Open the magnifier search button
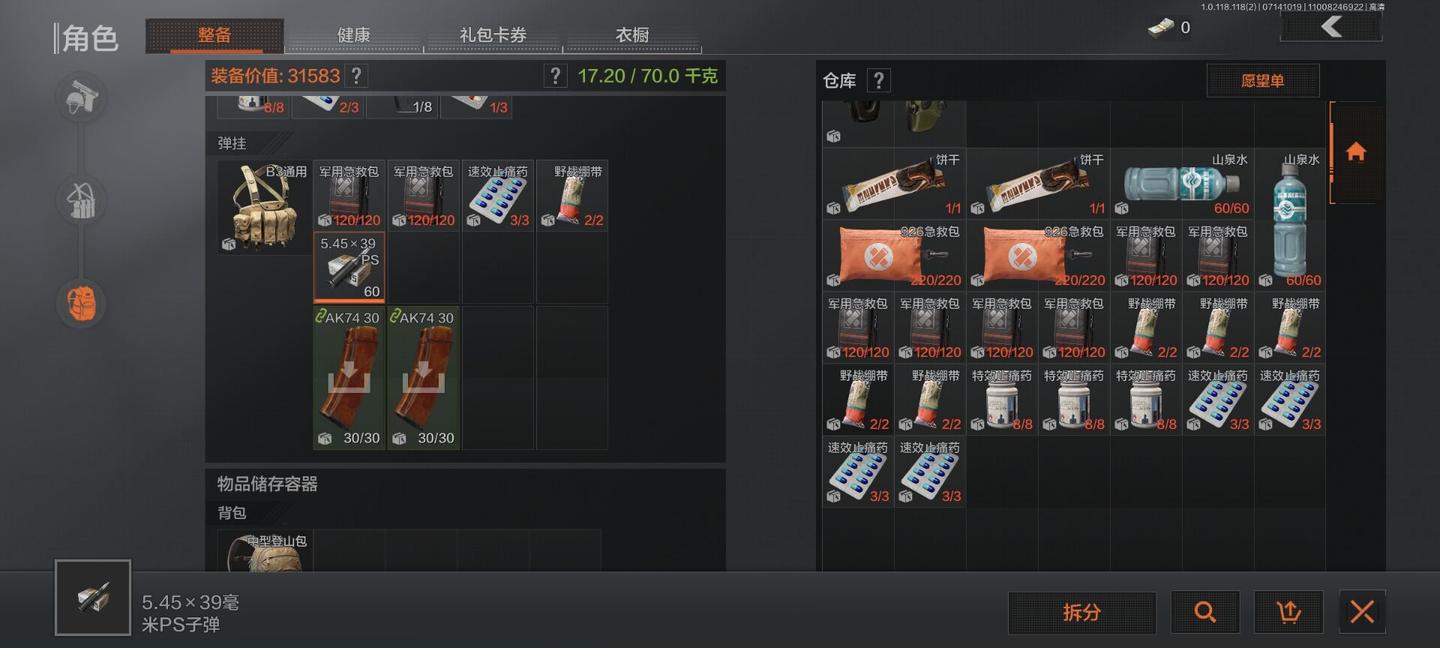 1205,612
